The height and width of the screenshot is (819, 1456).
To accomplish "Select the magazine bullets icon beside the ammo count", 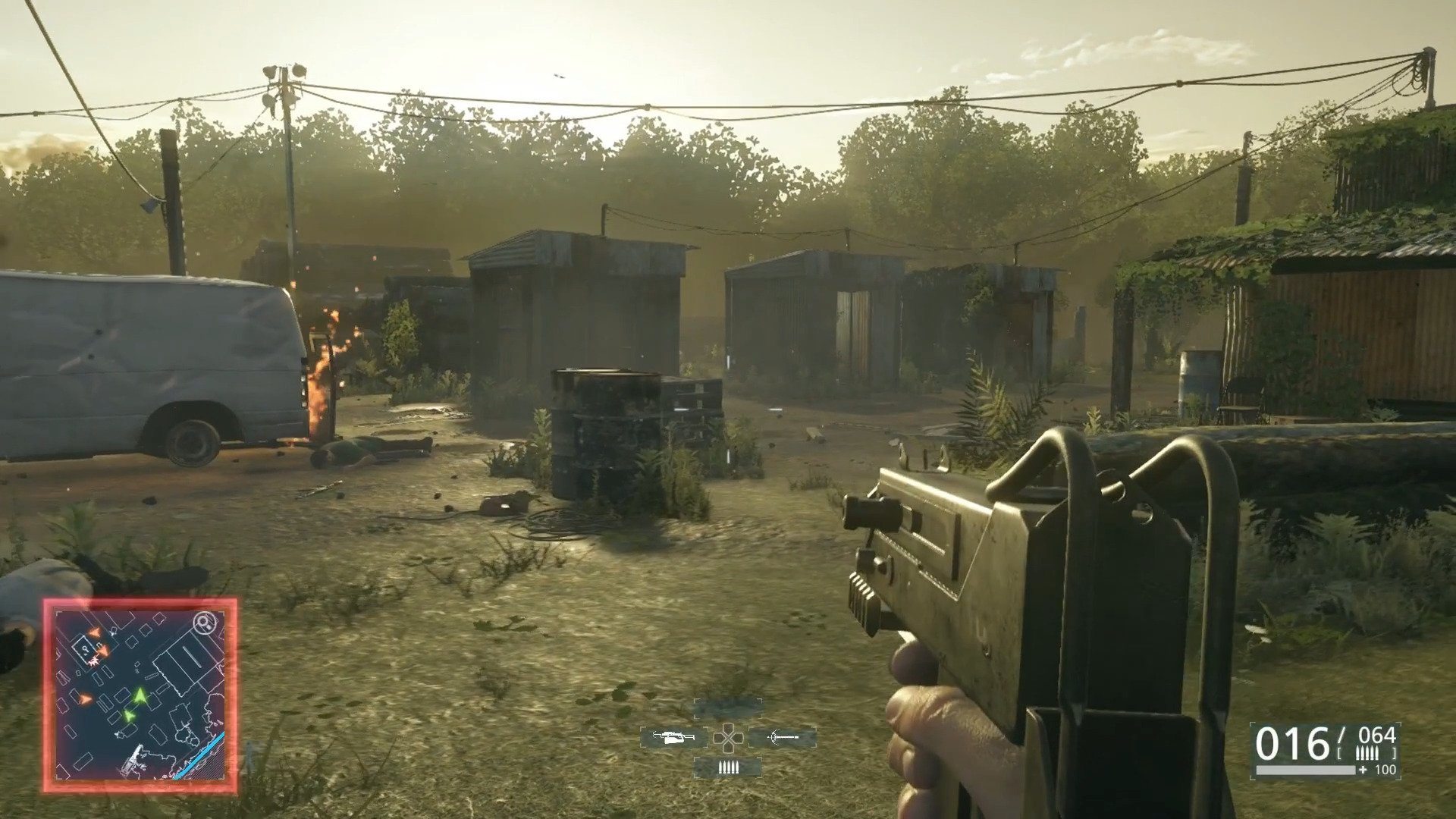I will 1367,752.
